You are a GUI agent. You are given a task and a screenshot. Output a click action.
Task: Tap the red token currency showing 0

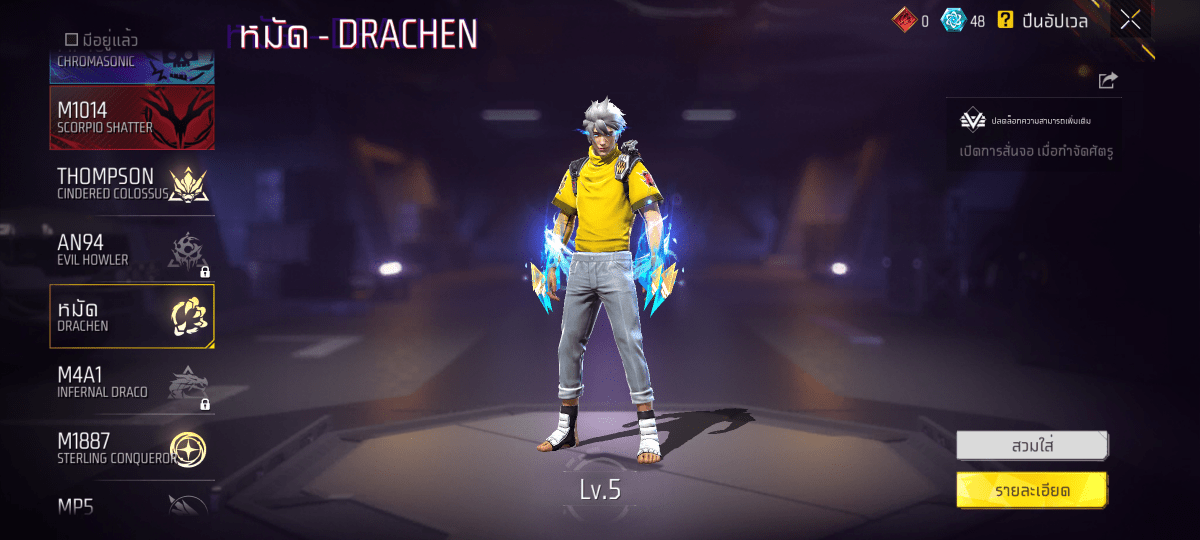pyautogui.click(x=910, y=20)
